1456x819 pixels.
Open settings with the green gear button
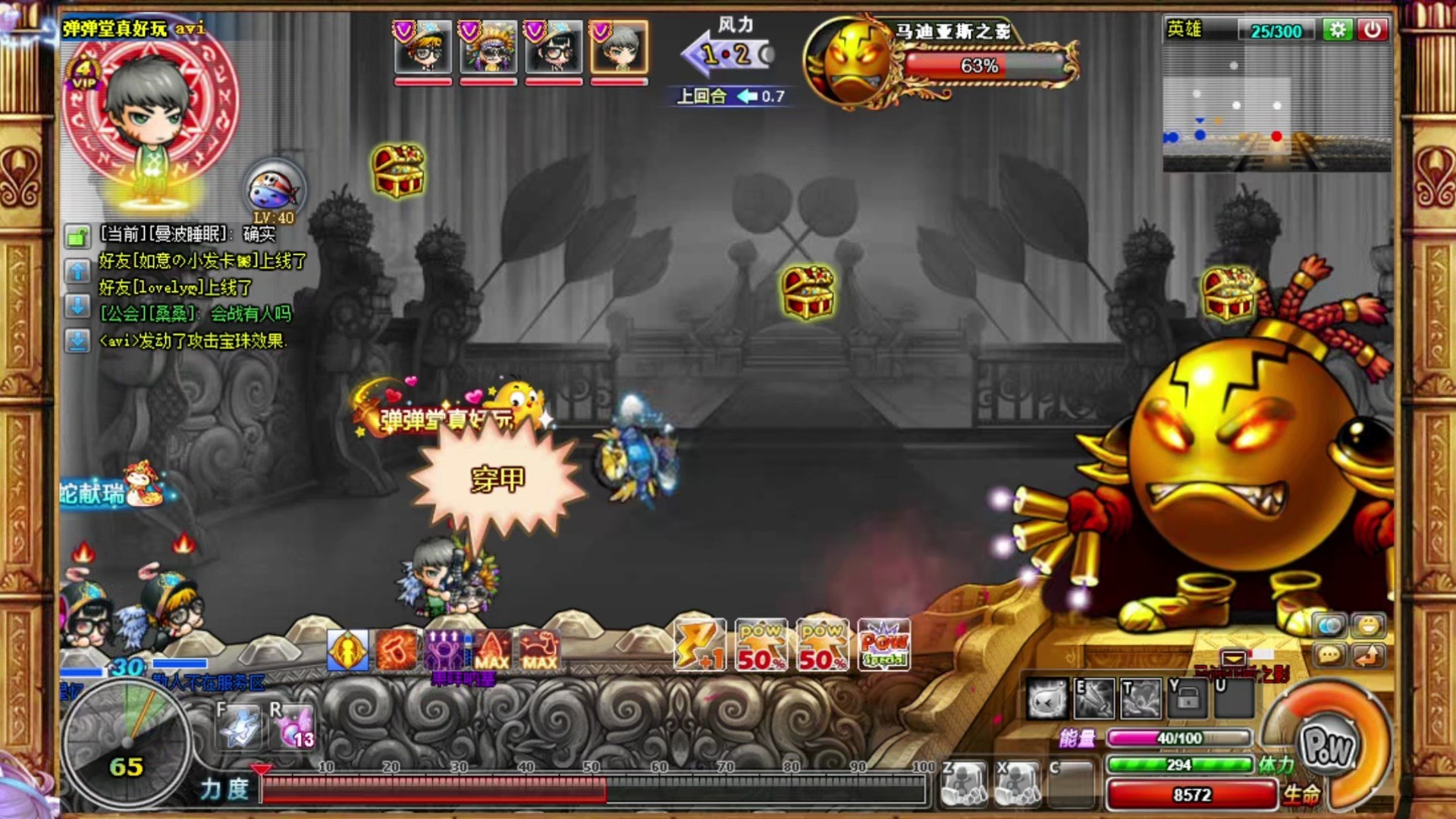(x=1337, y=30)
